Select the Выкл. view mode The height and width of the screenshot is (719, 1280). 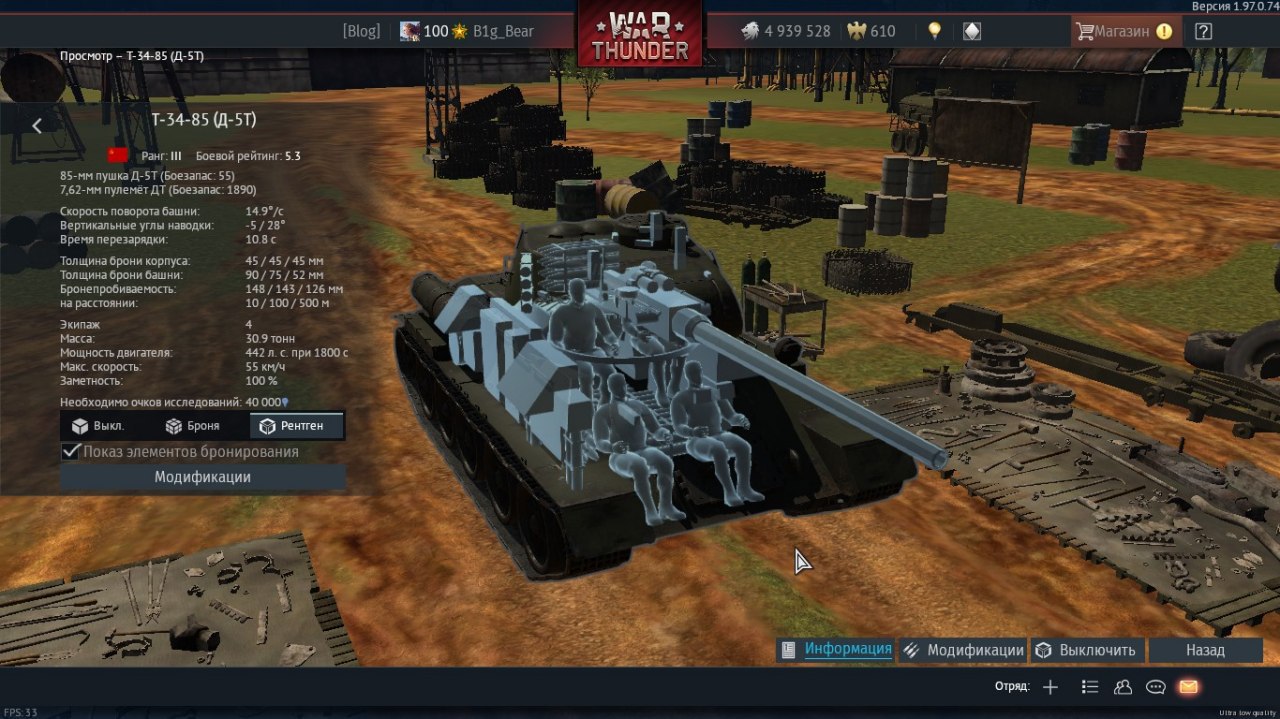pyautogui.click(x=97, y=426)
